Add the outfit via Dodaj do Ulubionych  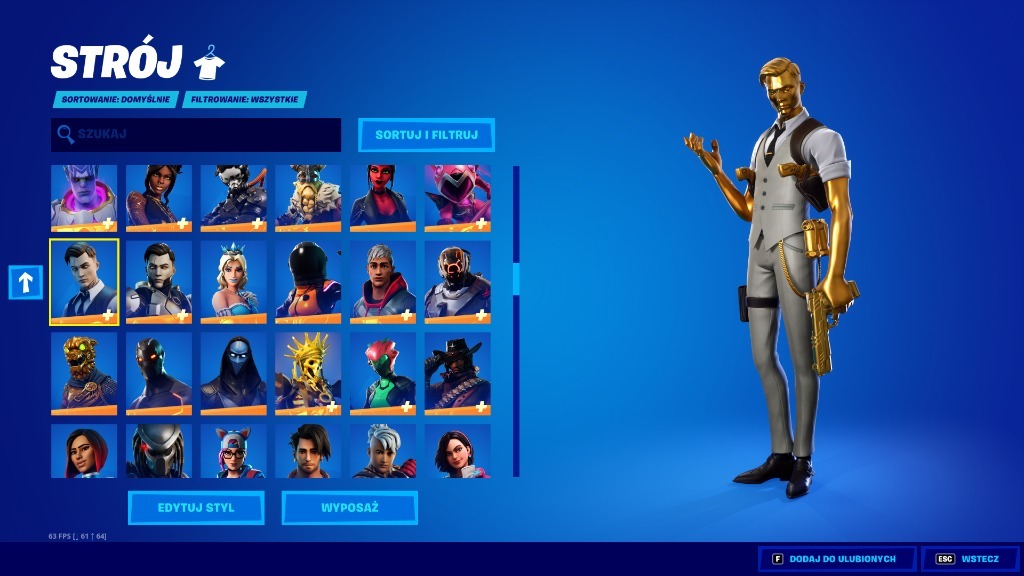point(836,558)
